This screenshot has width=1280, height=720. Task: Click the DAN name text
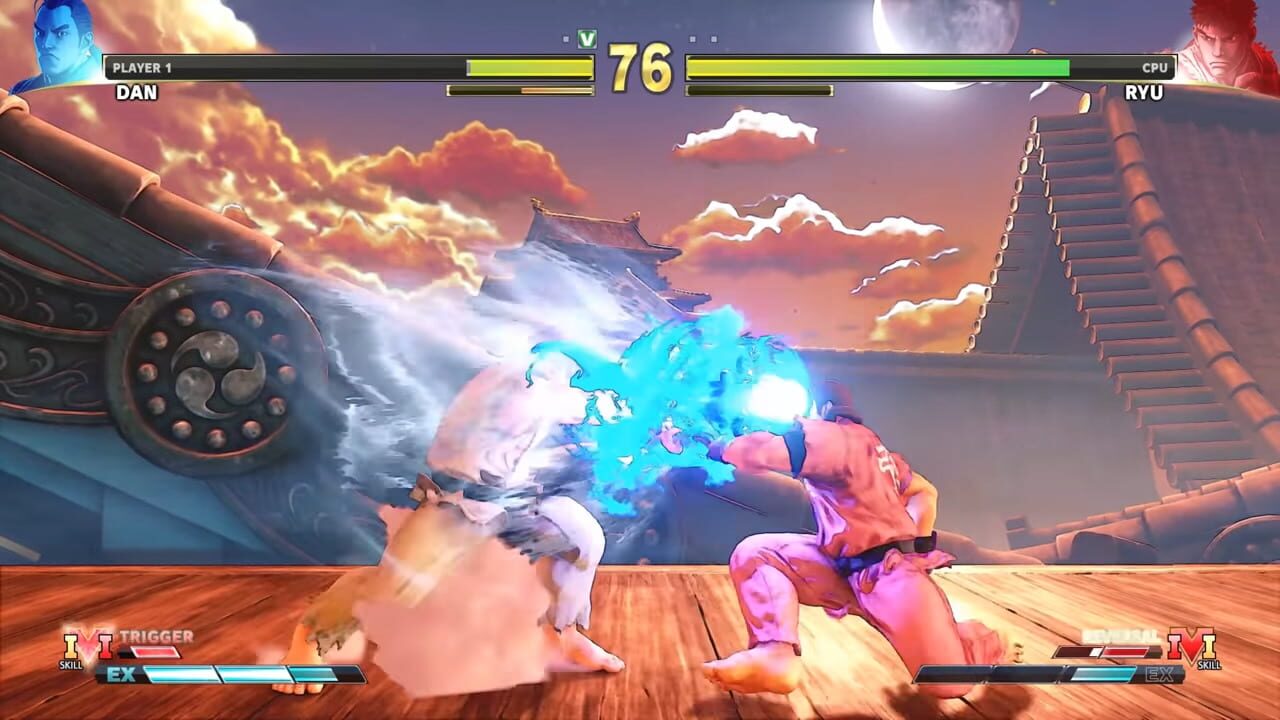137,91
